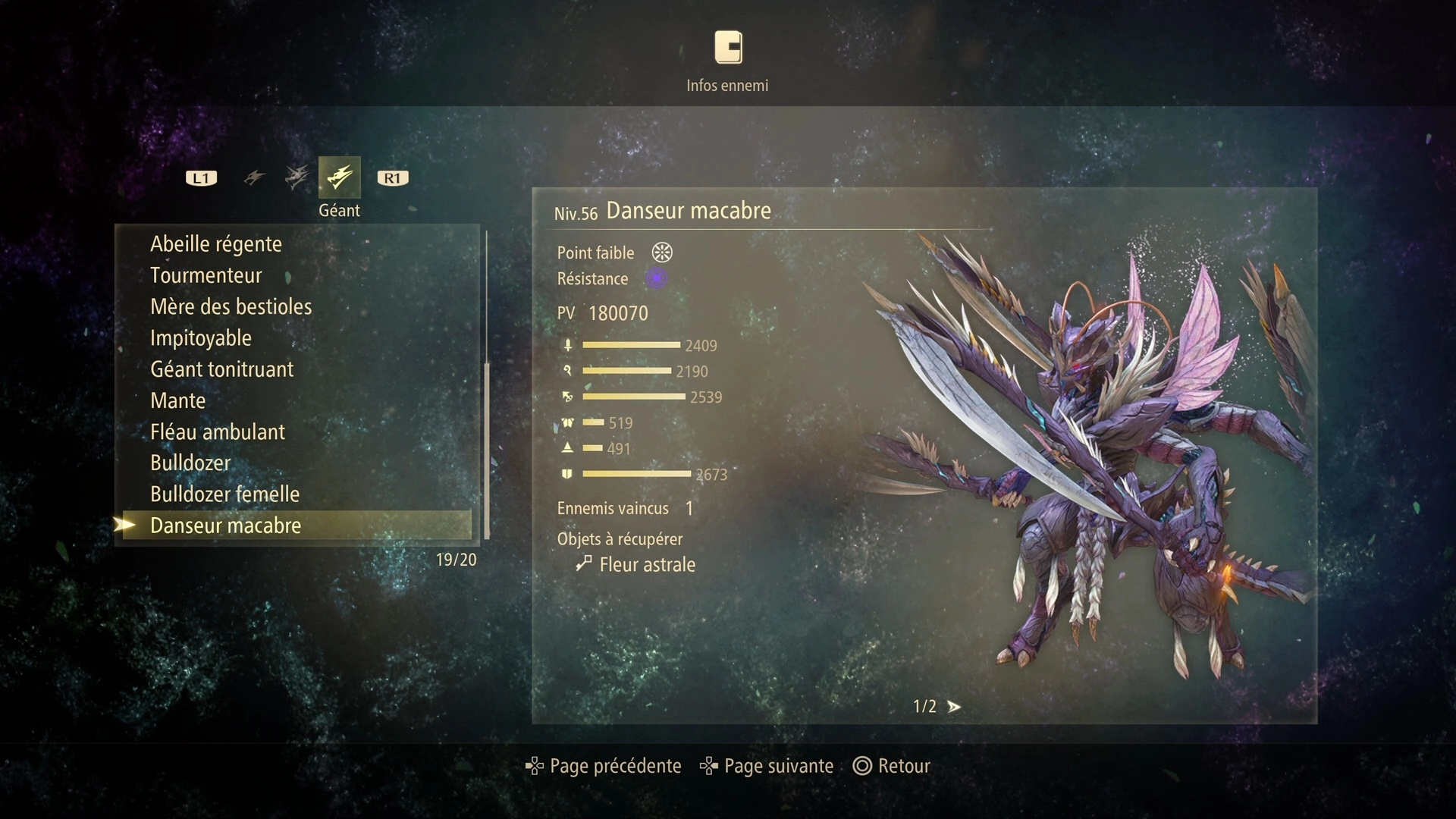Switch to the smallest enemy category tab
The width and height of the screenshot is (1456, 819).
tap(254, 177)
